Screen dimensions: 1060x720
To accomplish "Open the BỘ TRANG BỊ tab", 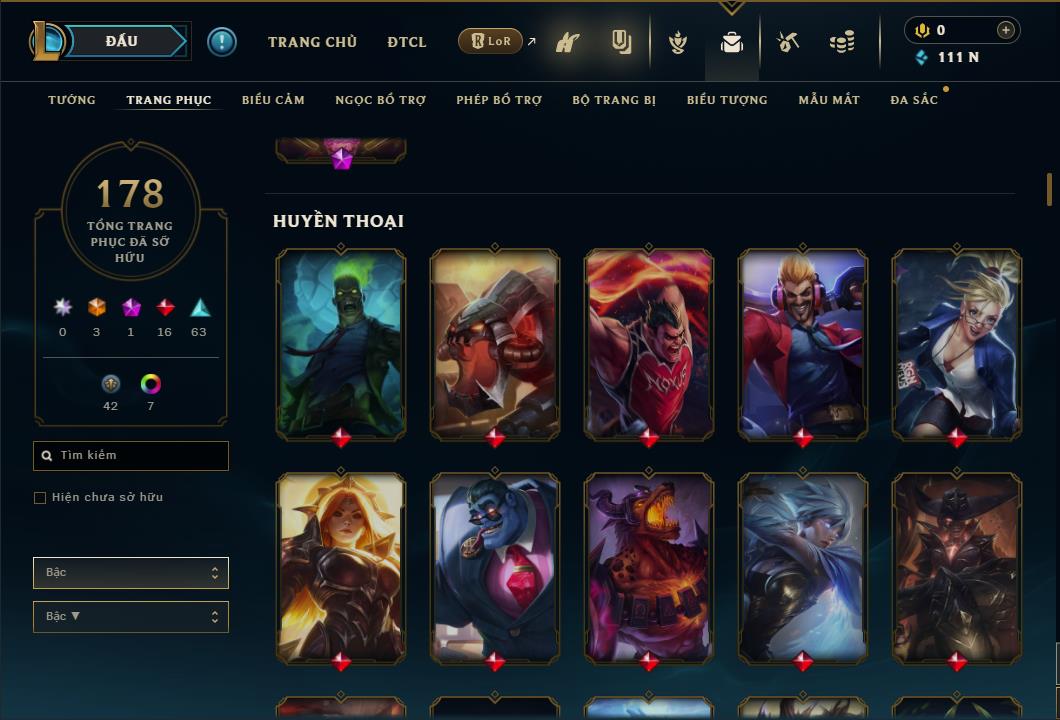I will point(614,100).
